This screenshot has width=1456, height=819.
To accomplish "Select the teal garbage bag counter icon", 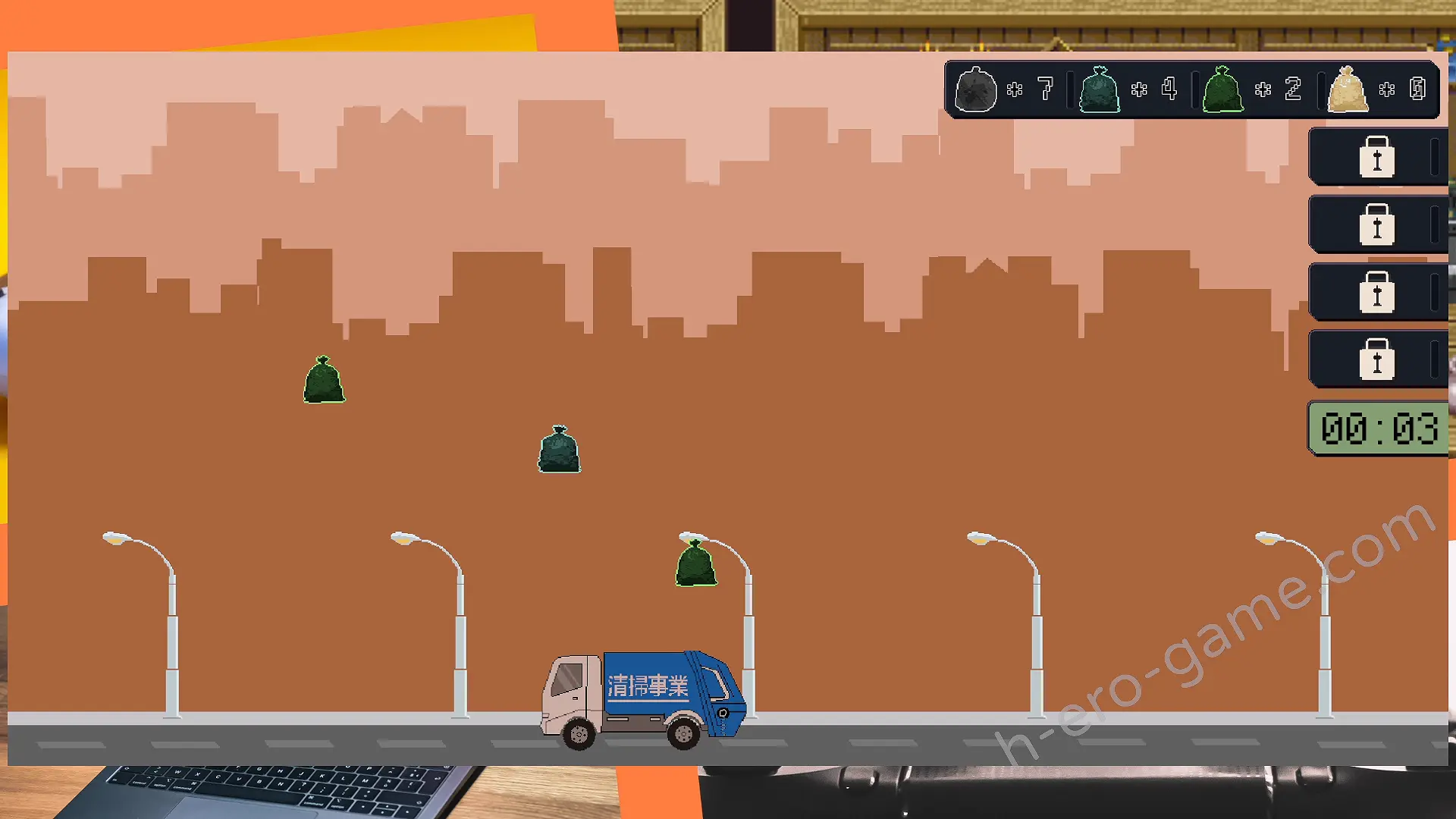I will pos(1099,89).
